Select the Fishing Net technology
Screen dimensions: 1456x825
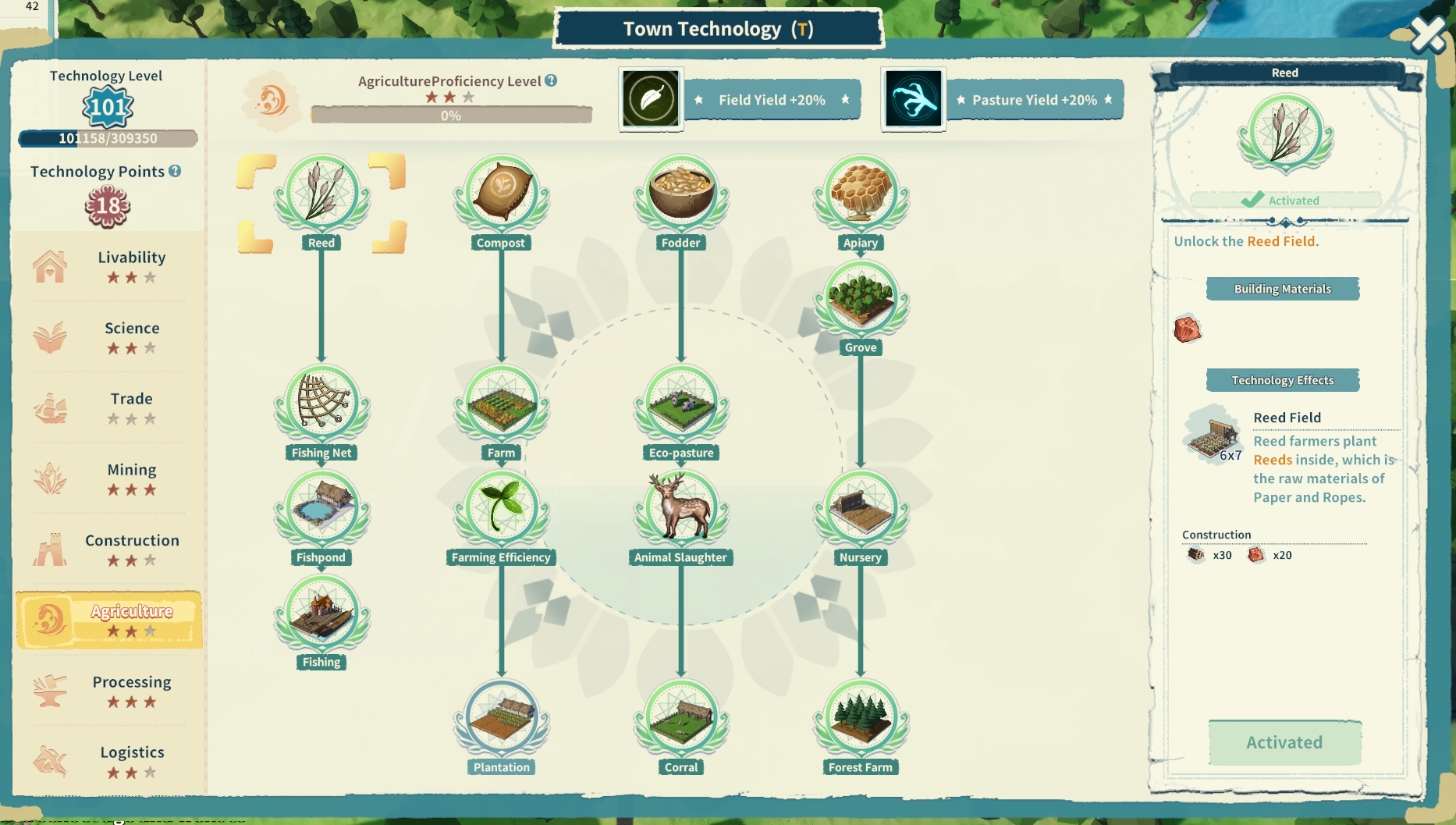point(321,404)
